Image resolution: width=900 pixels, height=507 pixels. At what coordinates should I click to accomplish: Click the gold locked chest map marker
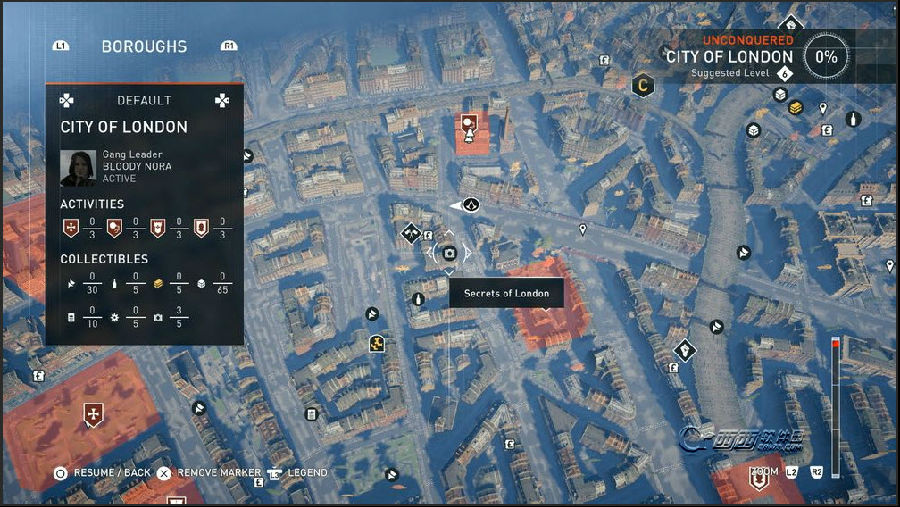click(x=796, y=107)
